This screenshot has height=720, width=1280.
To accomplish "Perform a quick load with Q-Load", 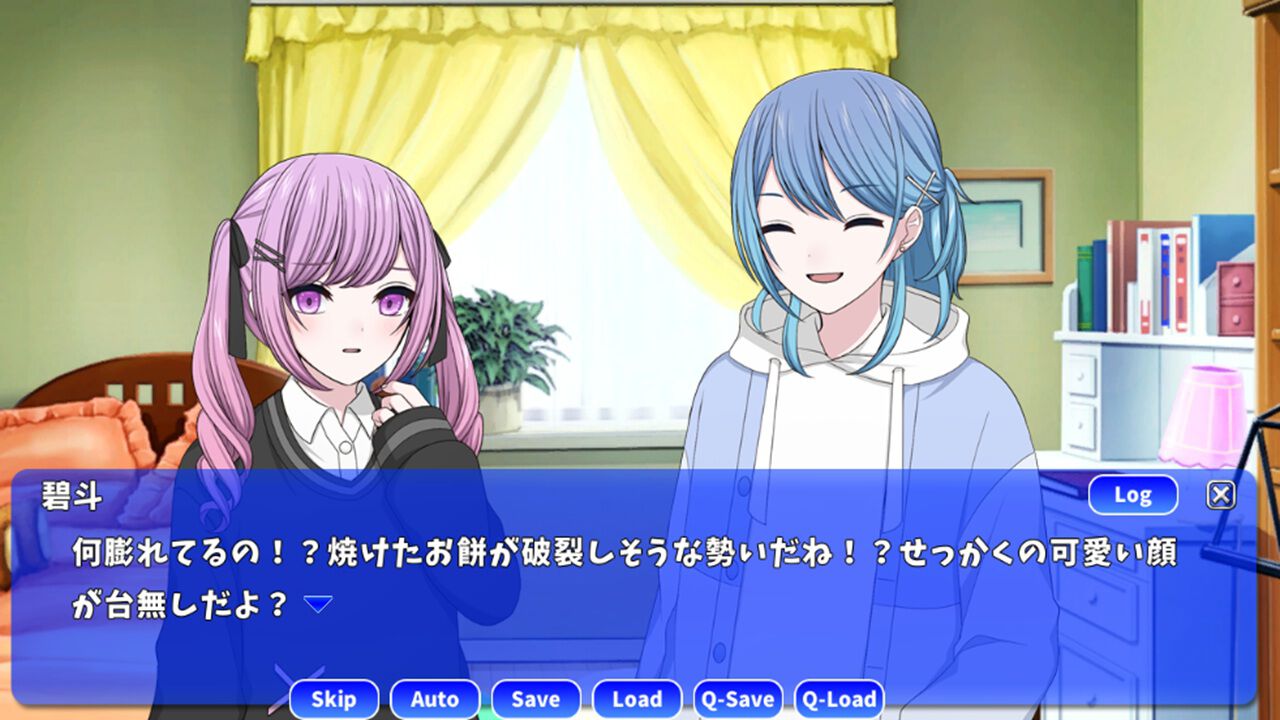I will coord(841,699).
